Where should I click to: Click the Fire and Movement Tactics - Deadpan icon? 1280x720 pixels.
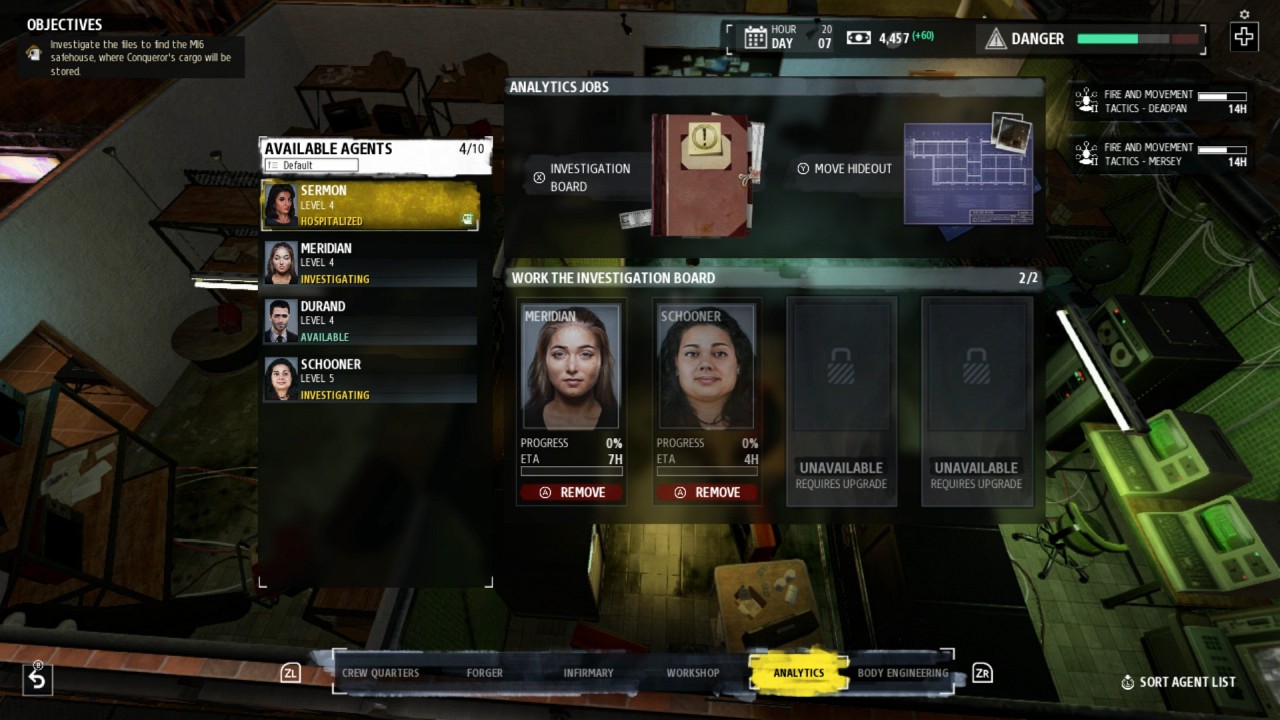1083,100
